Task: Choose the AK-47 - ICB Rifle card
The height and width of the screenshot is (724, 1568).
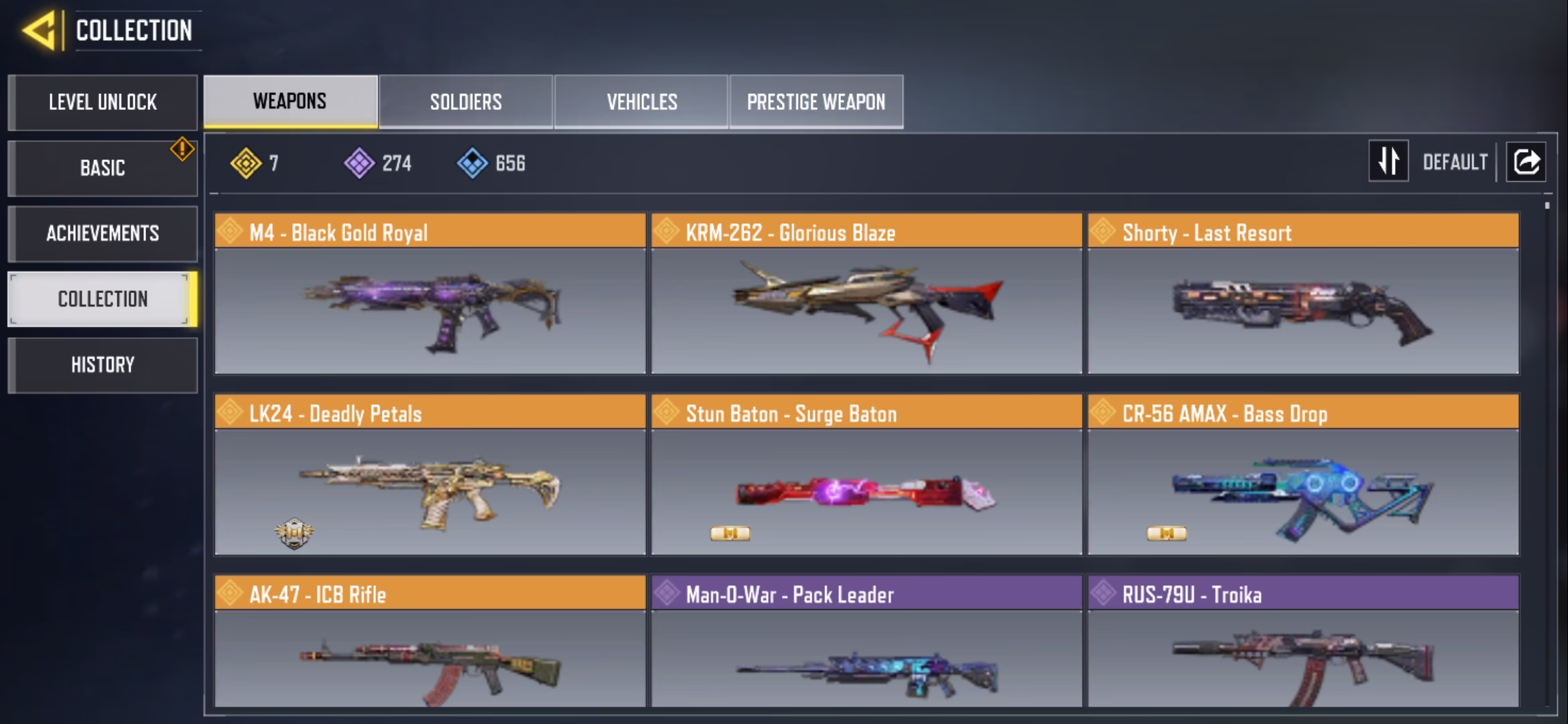Action: (430, 642)
